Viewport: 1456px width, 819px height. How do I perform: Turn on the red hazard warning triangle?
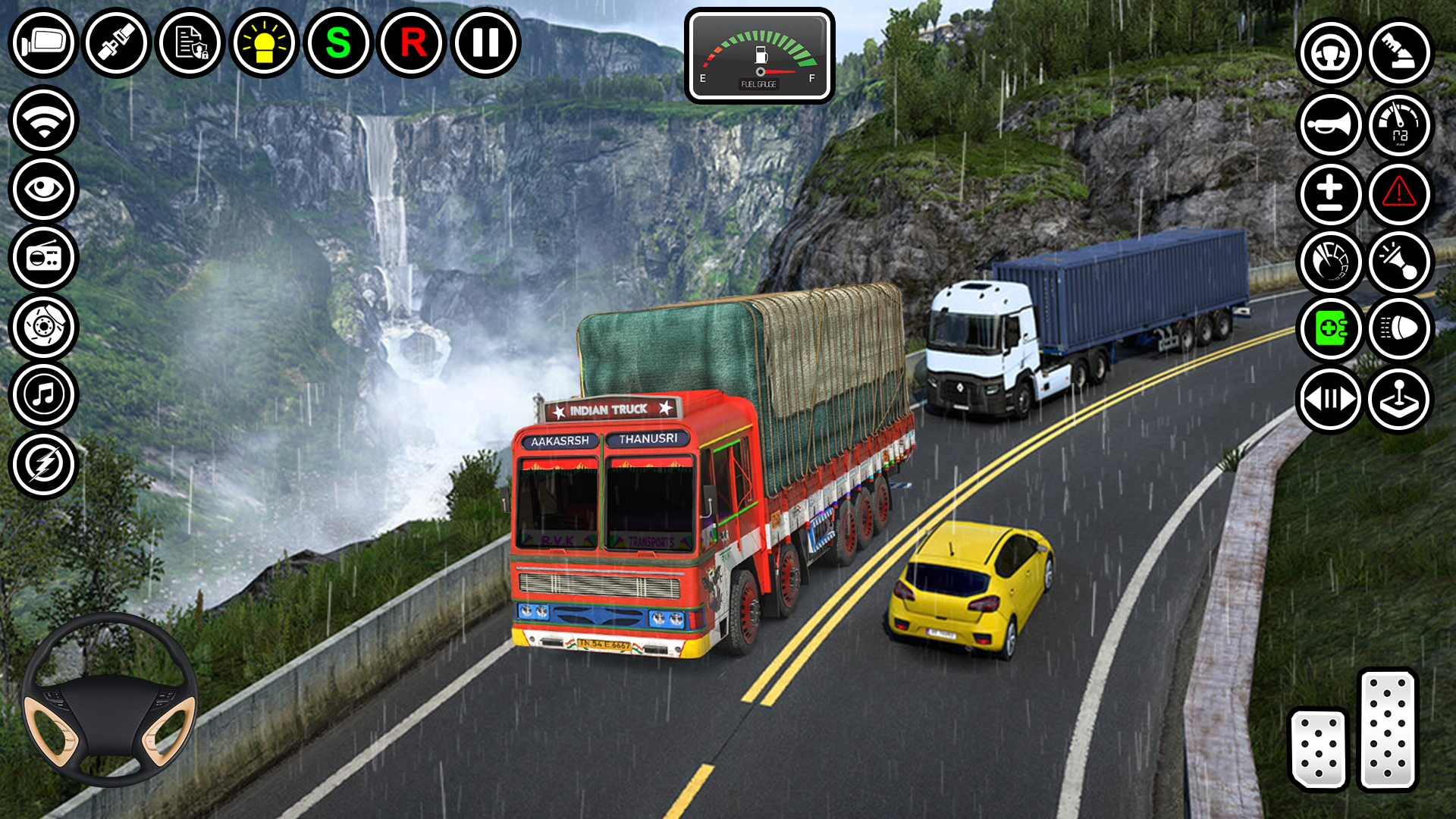1399,193
